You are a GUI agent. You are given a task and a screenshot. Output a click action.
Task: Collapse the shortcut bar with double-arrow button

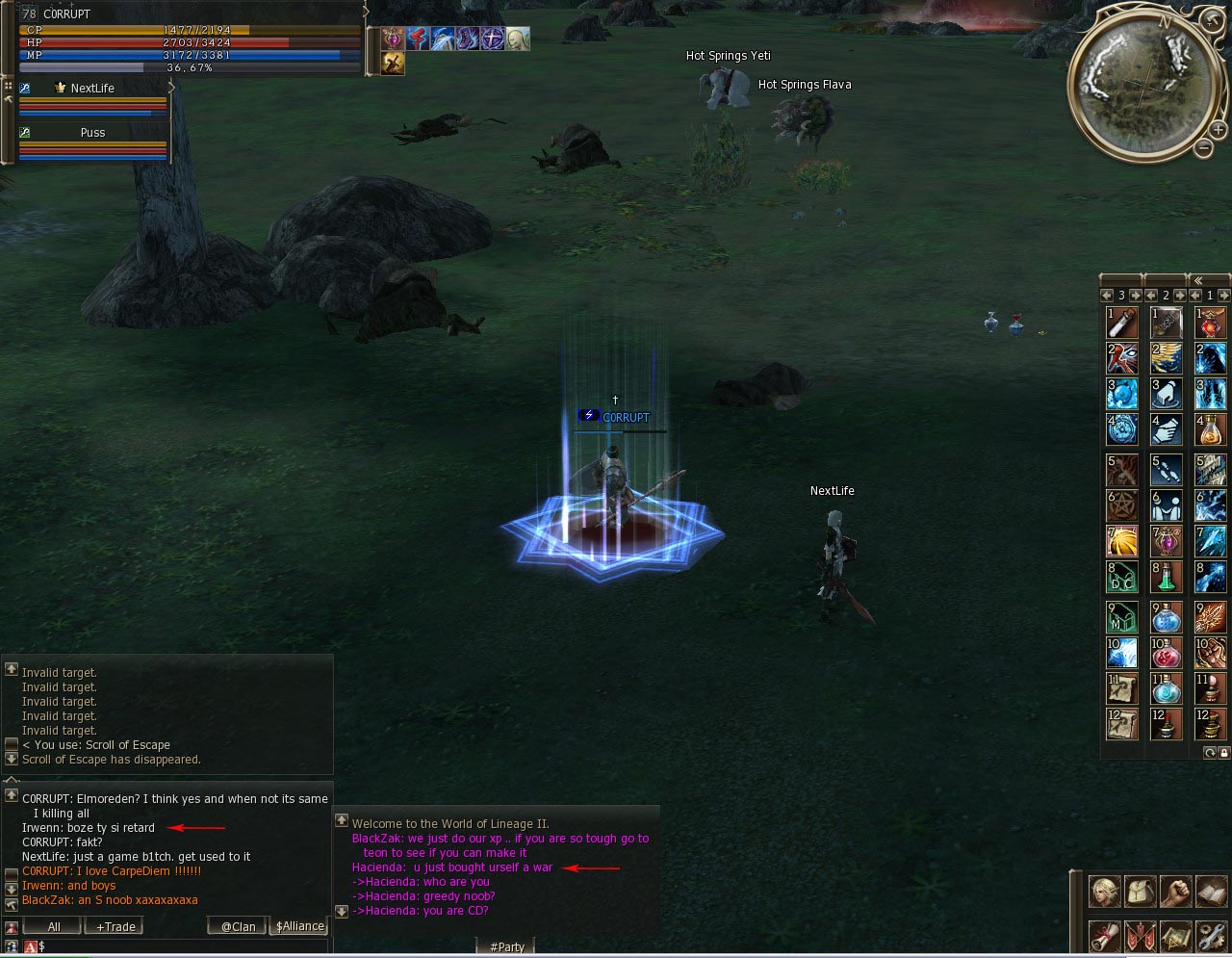tap(1197, 280)
